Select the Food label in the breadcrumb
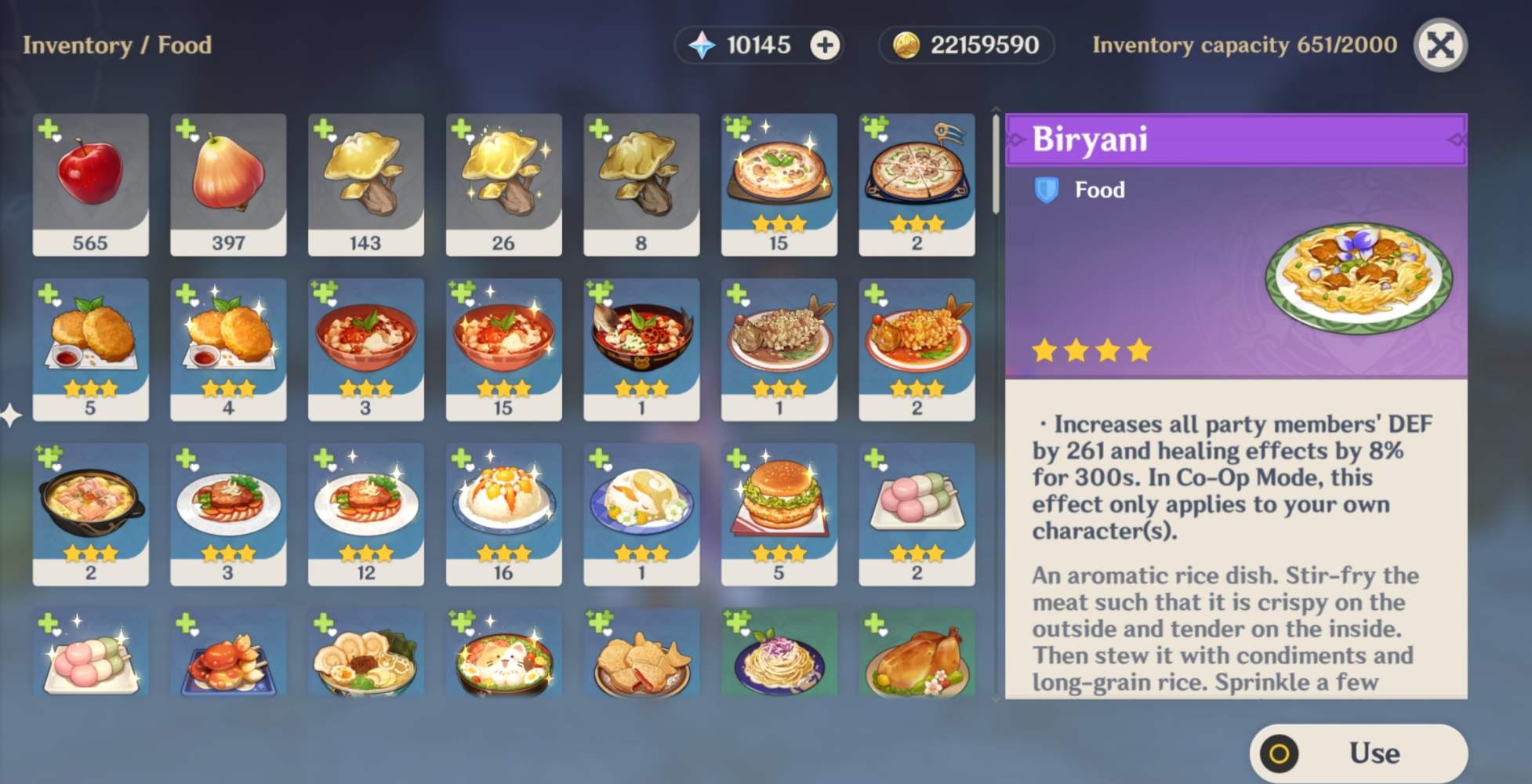Image resolution: width=1532 pixels, height=784 pixels. coord(186,45)
